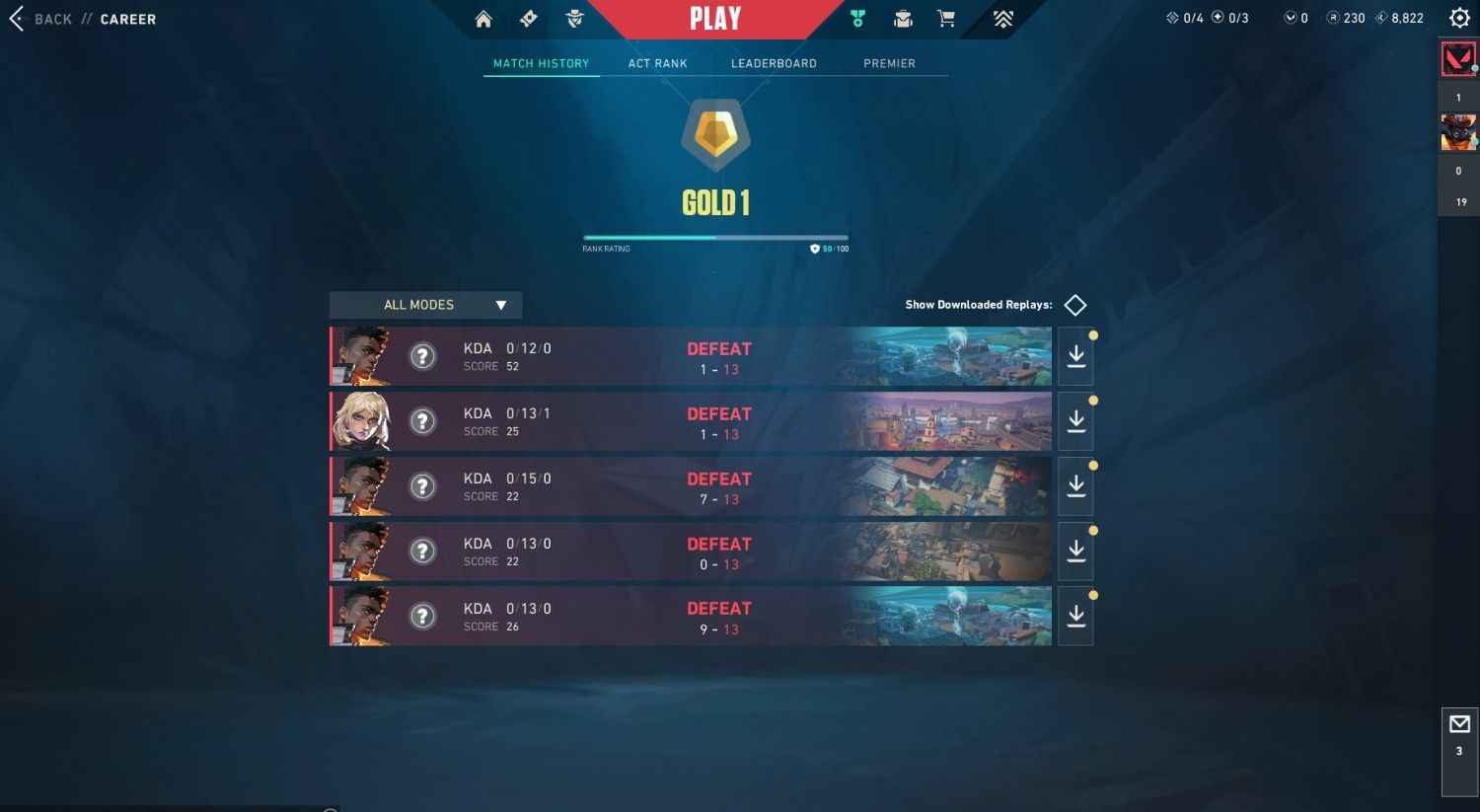Toggle Show Downloaded Replays diamond checkbox
This screenshot has width=1480, height=812.
pyautogui.click(x=1074, y=304)
